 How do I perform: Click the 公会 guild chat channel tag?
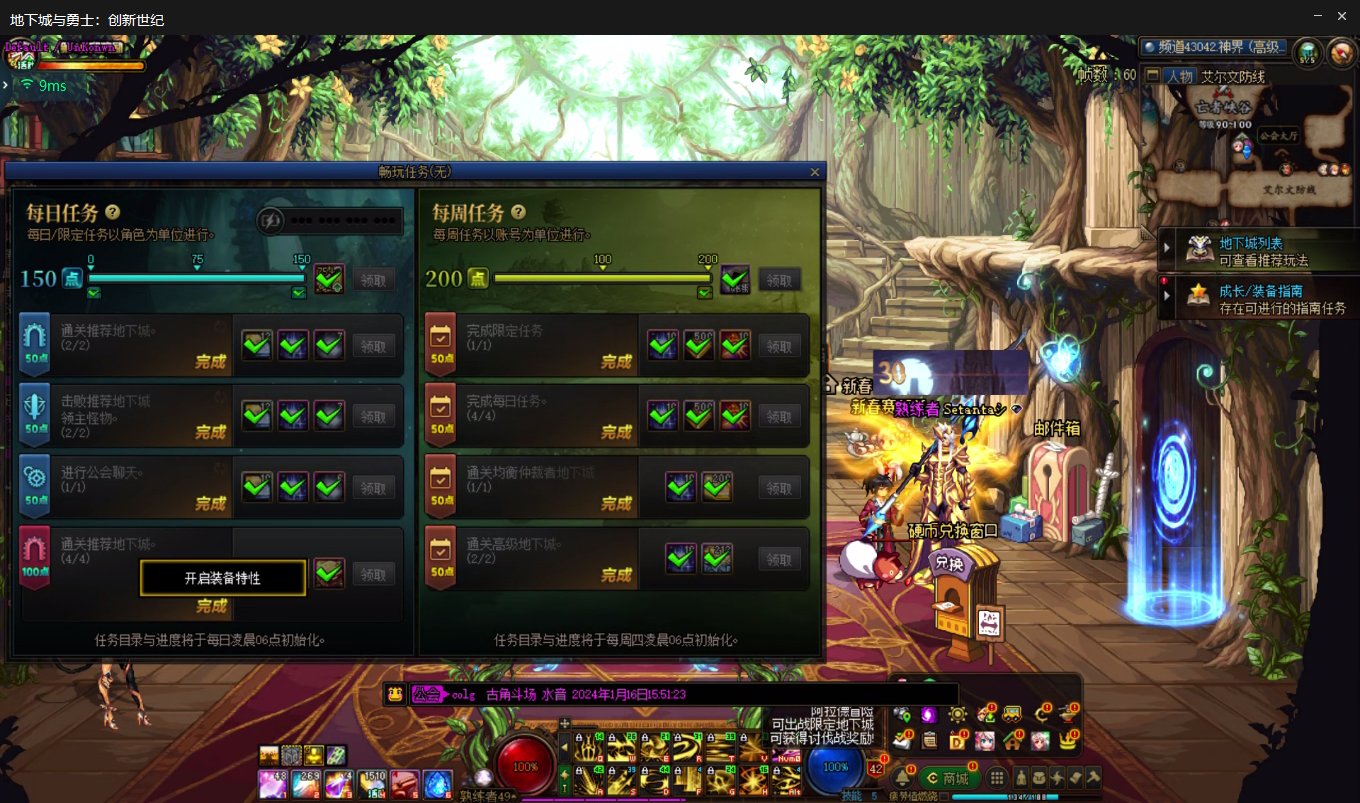pyautogui.click(x=427, y=694)
